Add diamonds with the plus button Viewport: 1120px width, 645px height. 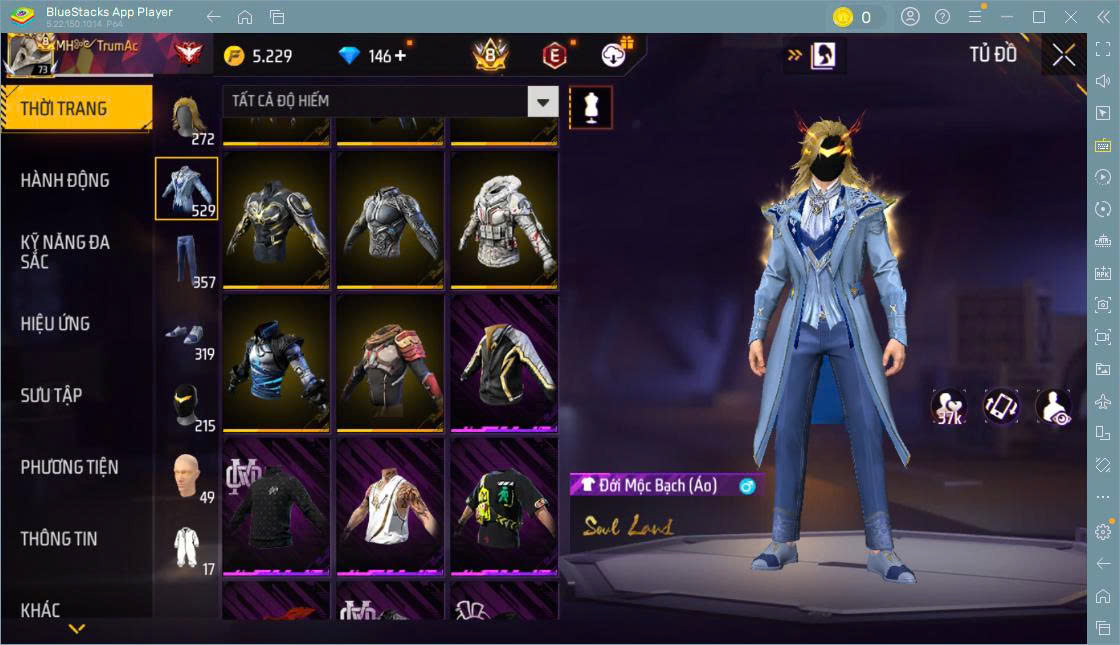click(x=401, y=56)
